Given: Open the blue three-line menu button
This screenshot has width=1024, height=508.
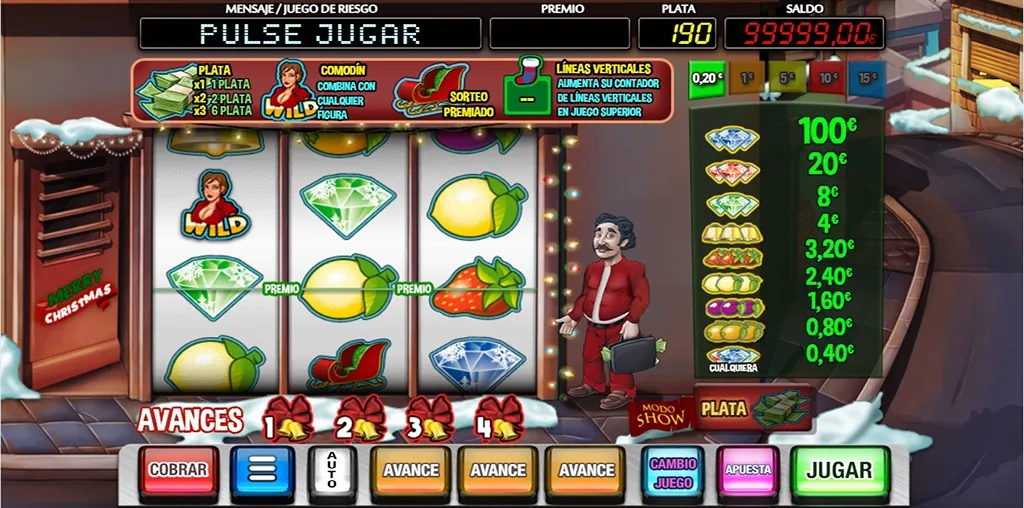Looking at the screenshot, I should click(x=262, y=470).
